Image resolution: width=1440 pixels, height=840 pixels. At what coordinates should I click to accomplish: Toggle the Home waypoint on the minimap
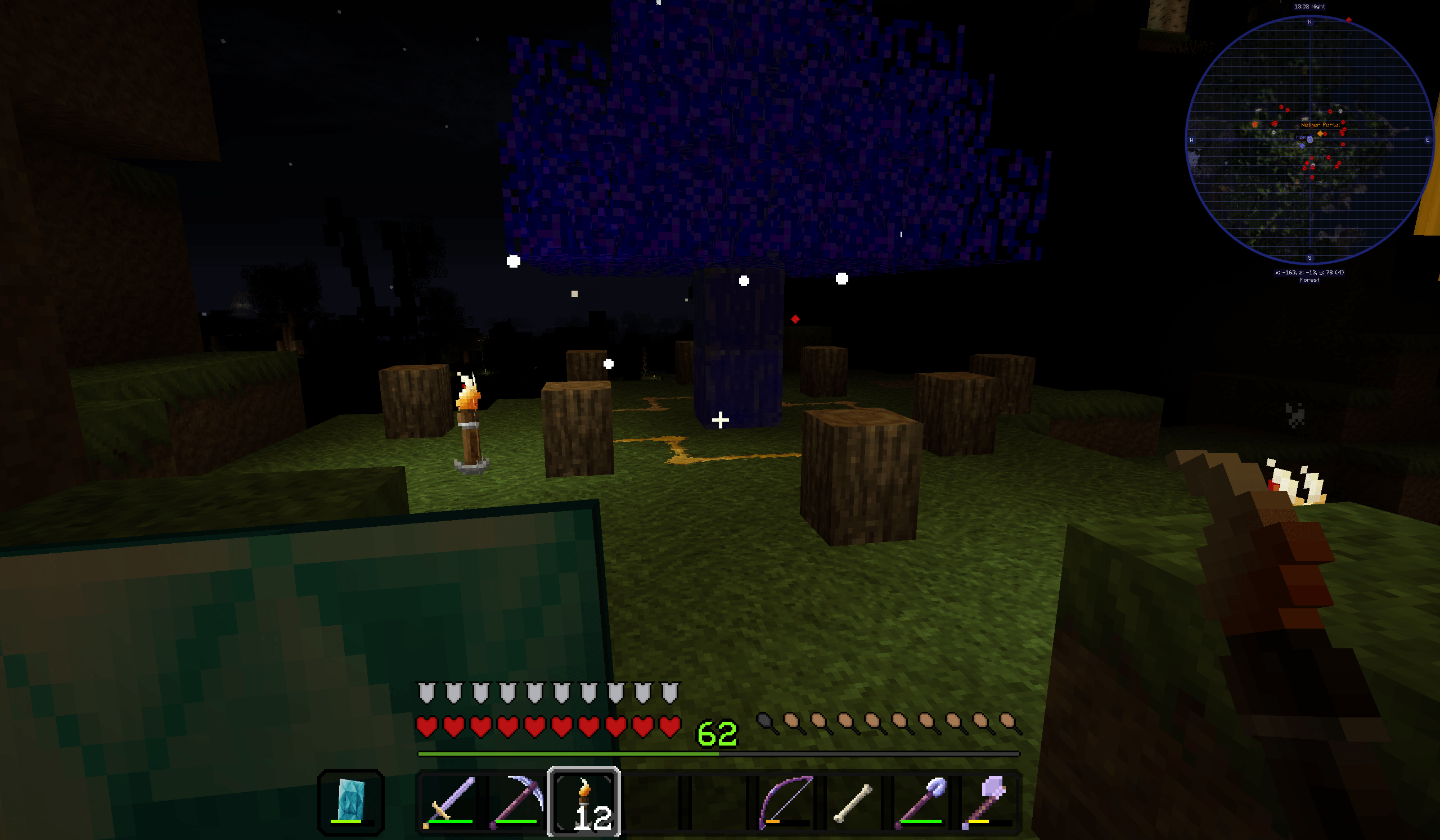click(1302, 146)
